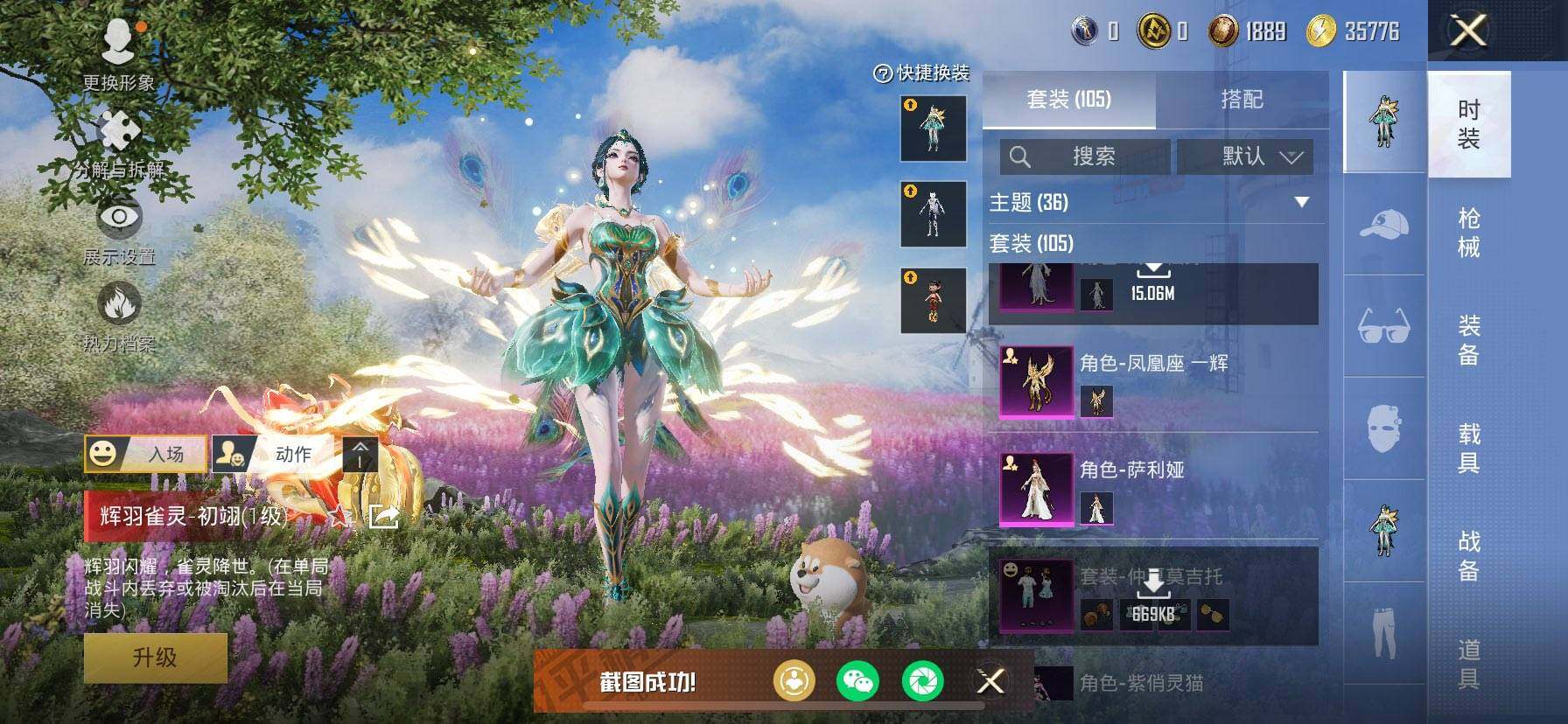Switch to the 搭配 tab

pyautogui.click(x=1242, y=100)
